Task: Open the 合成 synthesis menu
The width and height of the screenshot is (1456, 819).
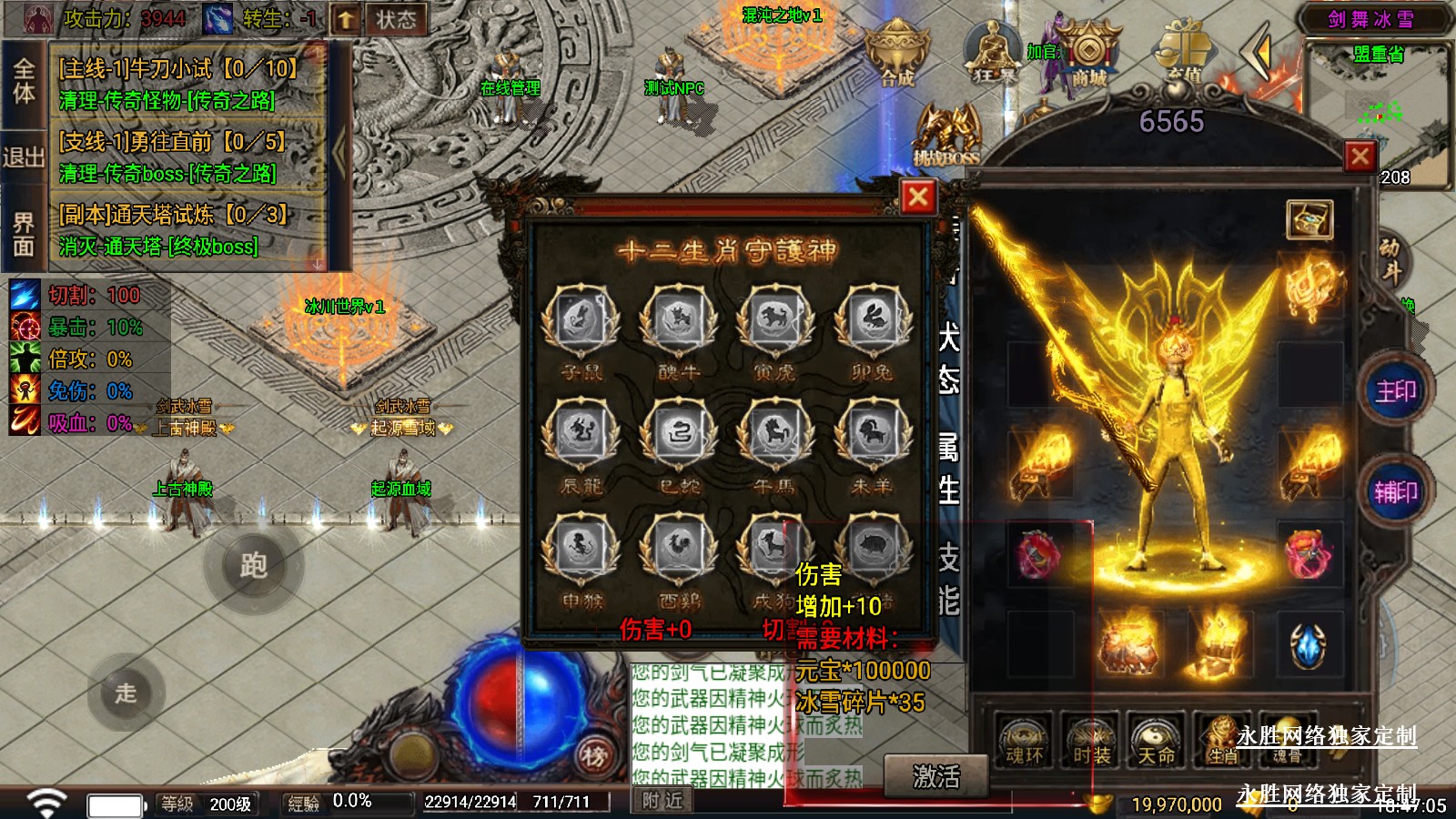Action: [896, 55]
